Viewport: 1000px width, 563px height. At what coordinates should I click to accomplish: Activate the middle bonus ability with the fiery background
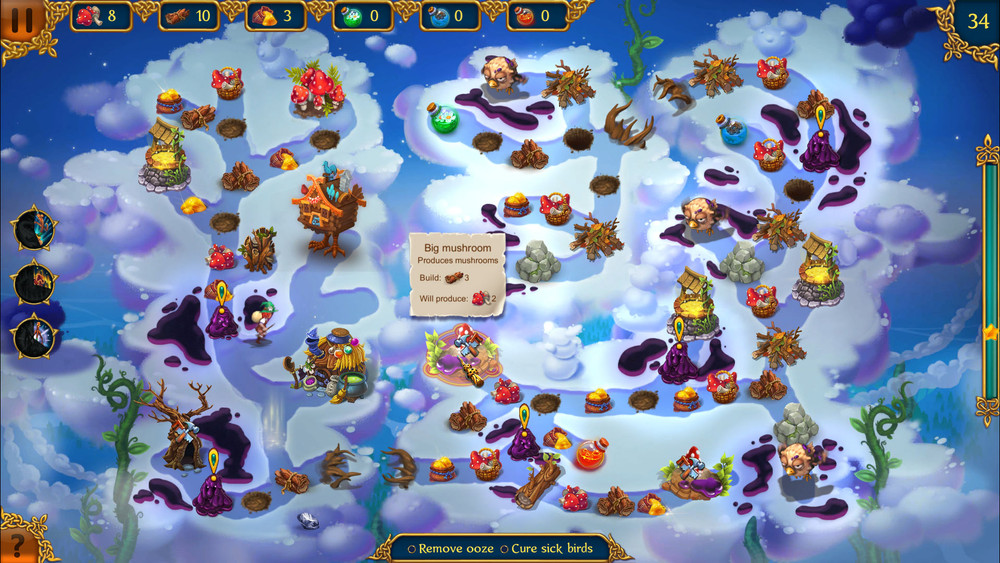click(34, 283)
